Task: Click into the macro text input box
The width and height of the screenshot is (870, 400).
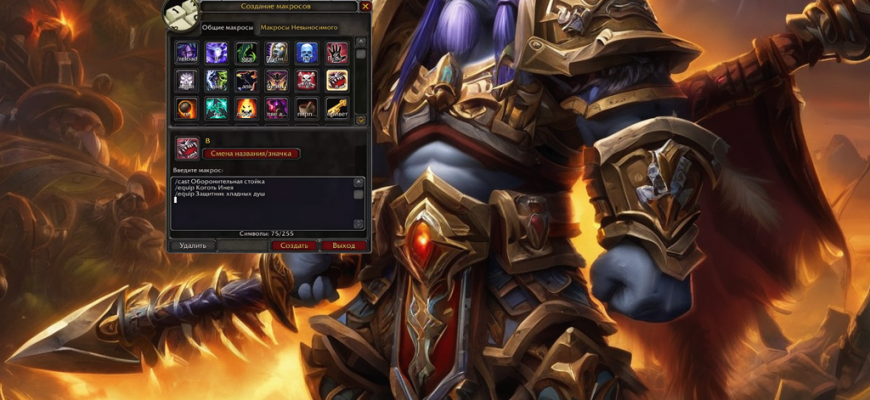Action: 263,203
